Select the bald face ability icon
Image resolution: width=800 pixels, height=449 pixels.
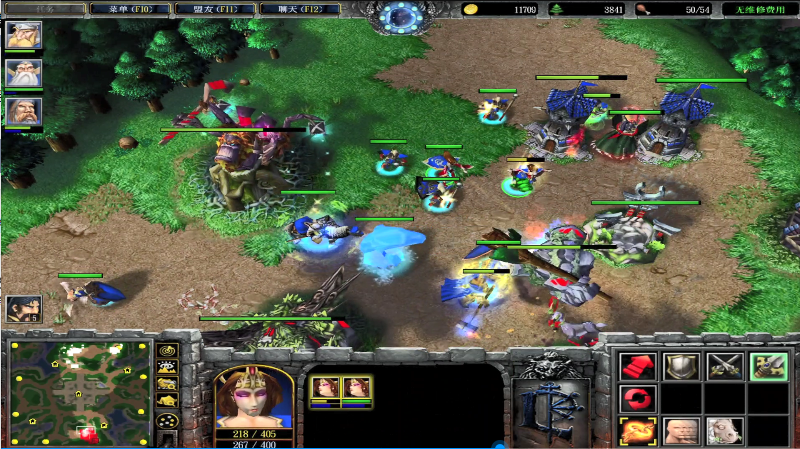tap(681, 431)
